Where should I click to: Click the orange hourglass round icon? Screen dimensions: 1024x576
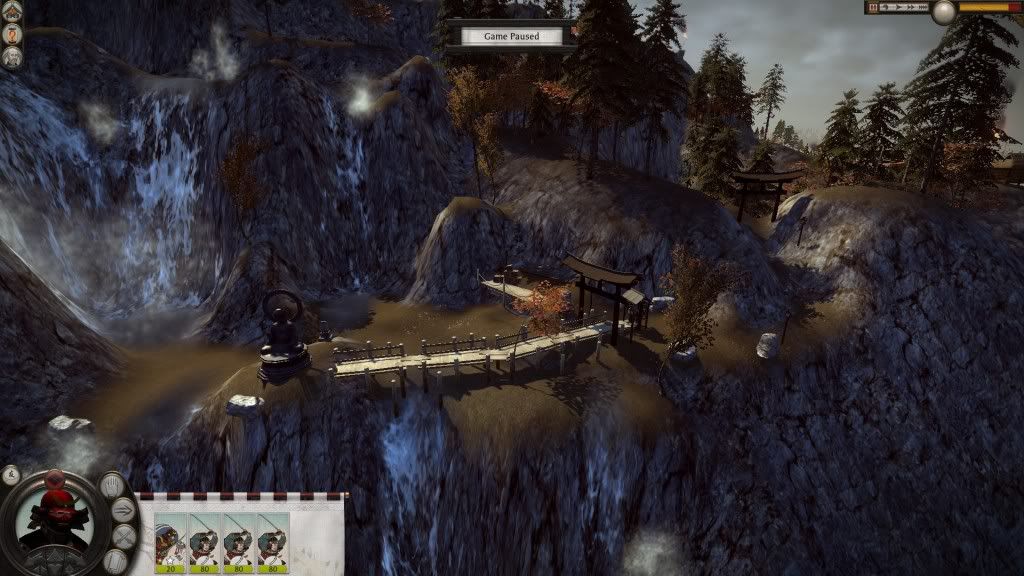(x=12, y=33)
